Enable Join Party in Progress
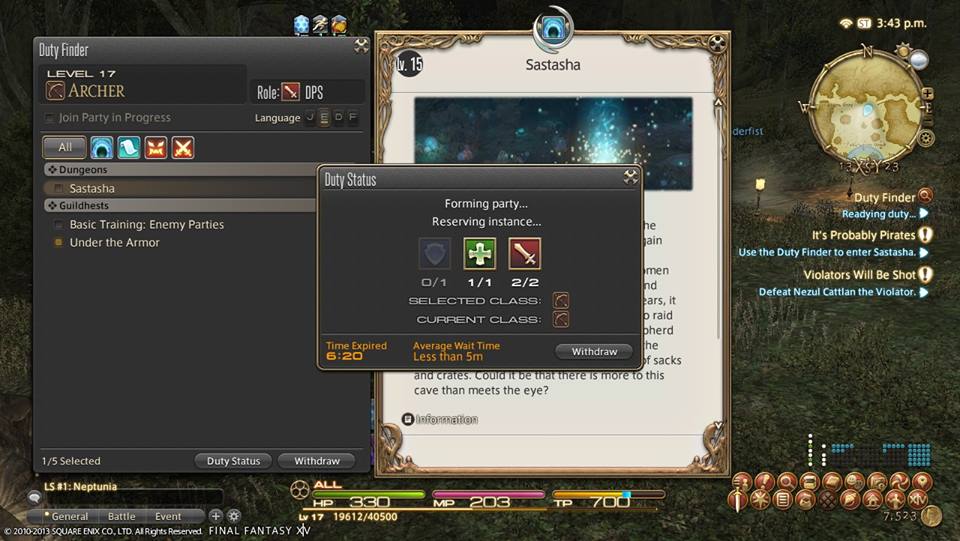Image resolution: width=960 pixels, height=541 pixels. coord(50,118)
